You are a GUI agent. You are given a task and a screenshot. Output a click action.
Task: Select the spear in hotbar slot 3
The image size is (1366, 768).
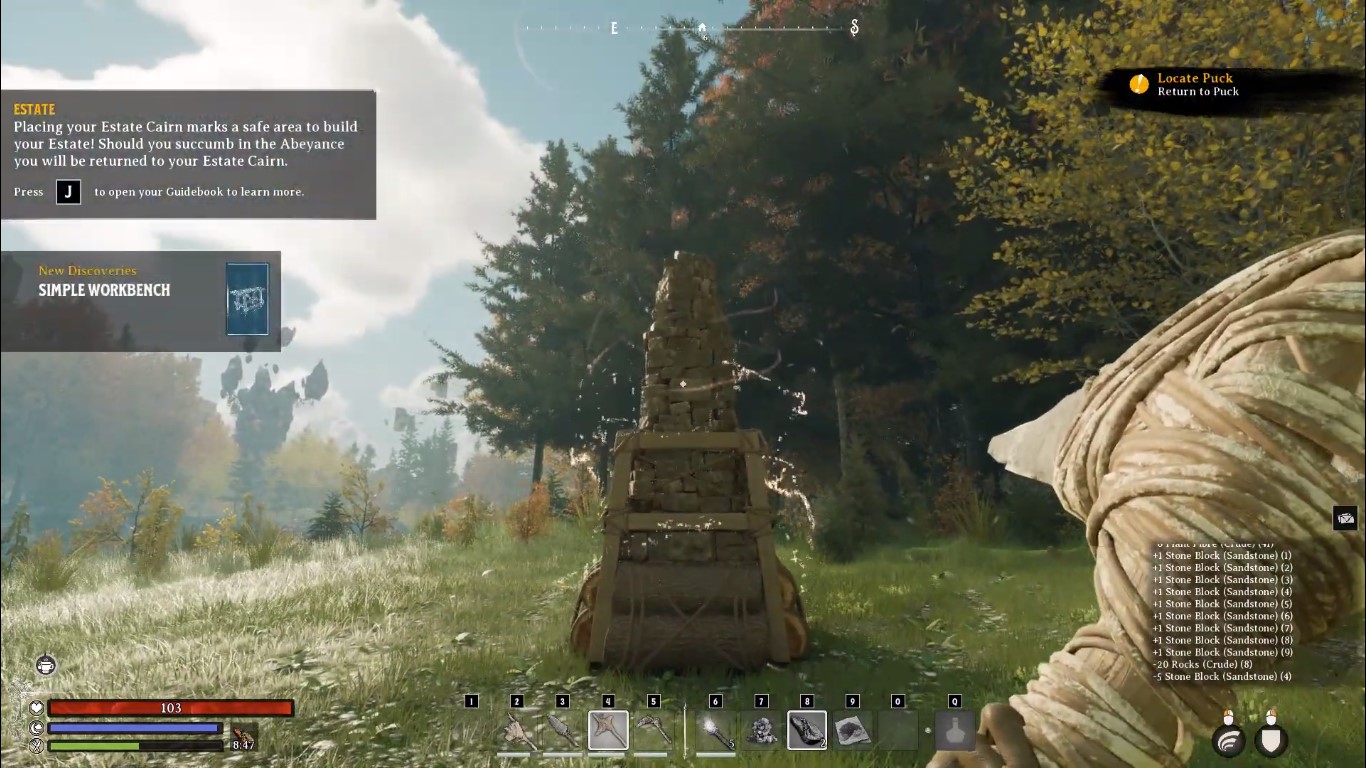[x=562, y=731]
